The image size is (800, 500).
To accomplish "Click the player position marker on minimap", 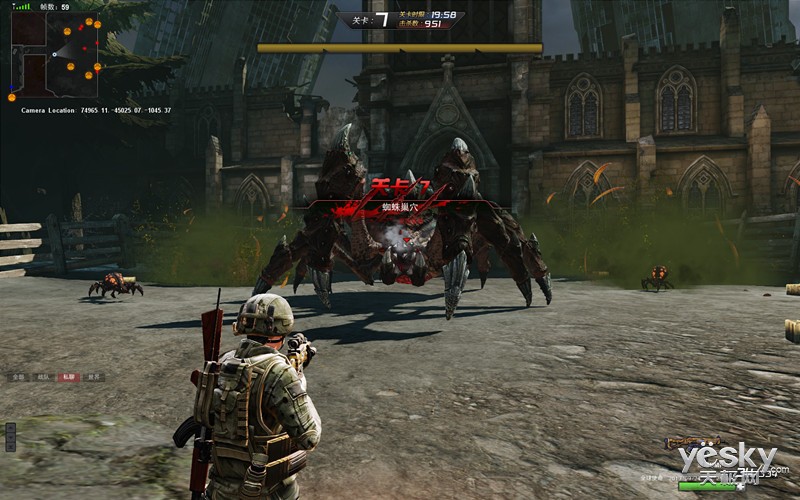I will click(x=54, y=54).
